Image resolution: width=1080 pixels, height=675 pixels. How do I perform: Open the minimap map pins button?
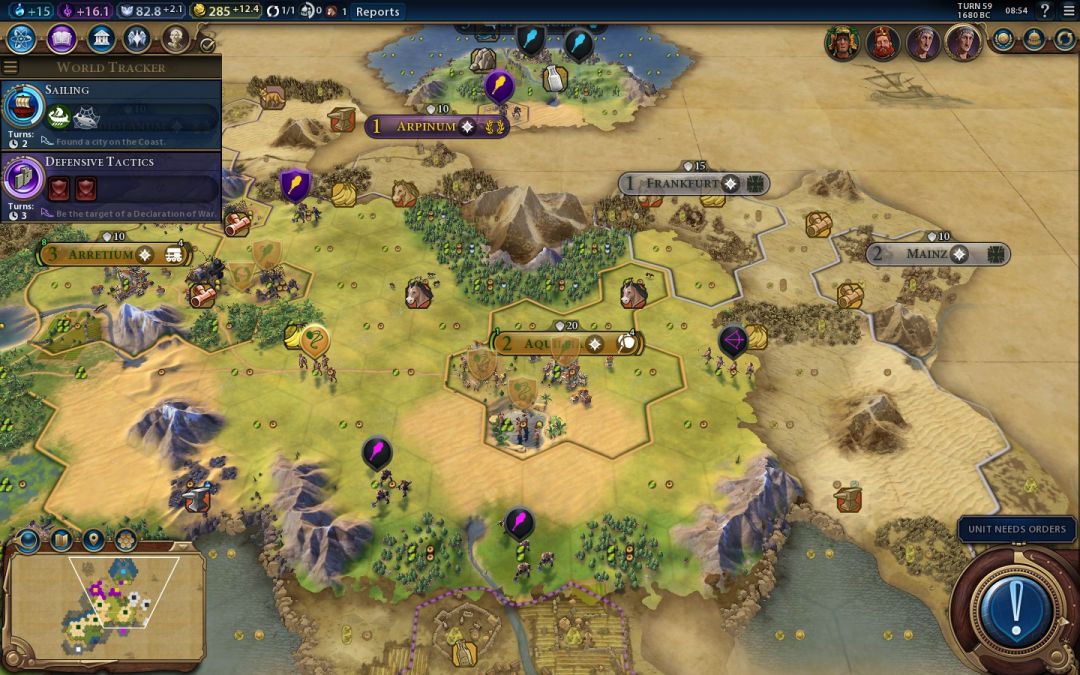(93, 541)
